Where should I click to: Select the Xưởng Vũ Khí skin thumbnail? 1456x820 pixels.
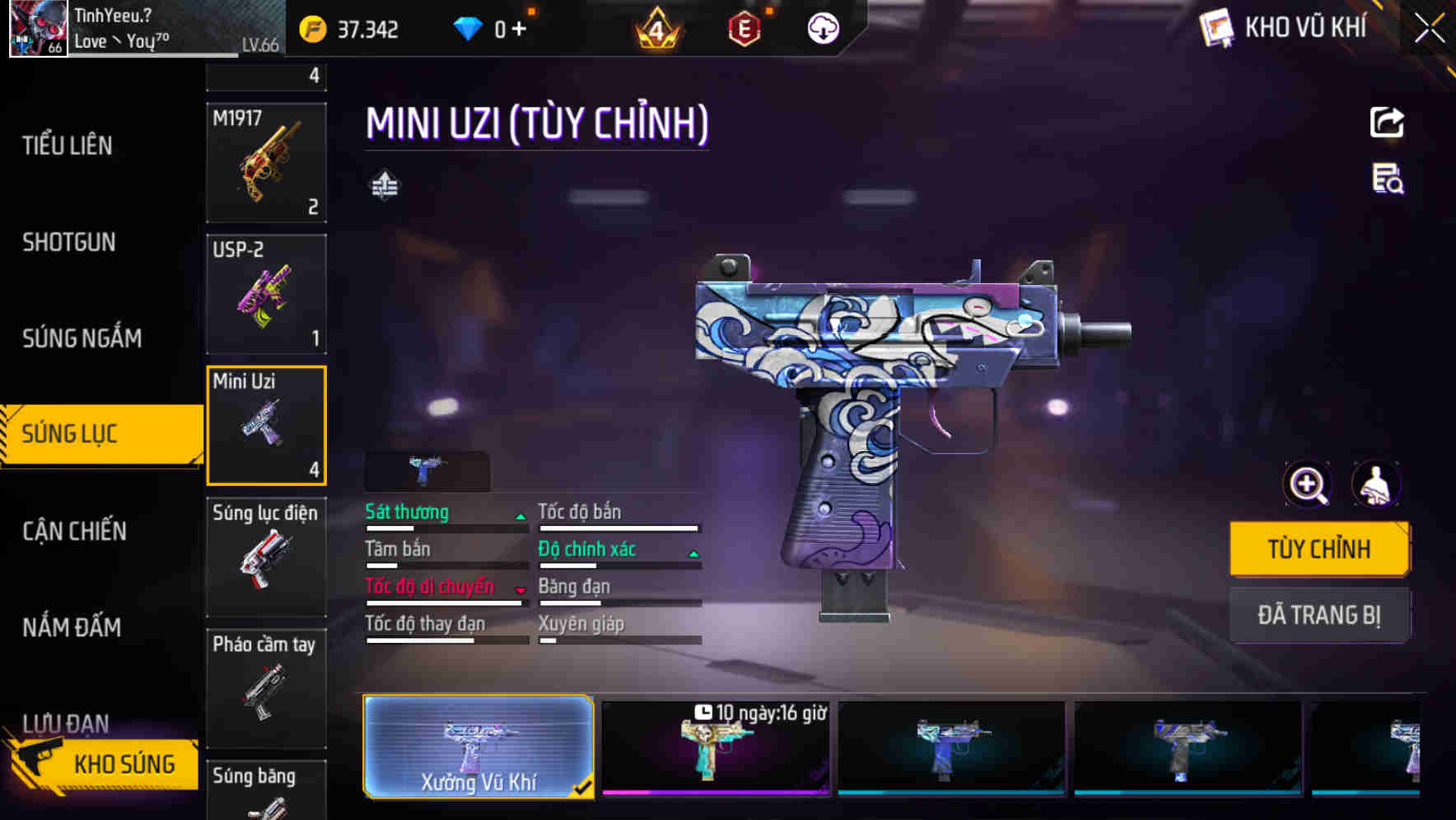pos(478,747)
